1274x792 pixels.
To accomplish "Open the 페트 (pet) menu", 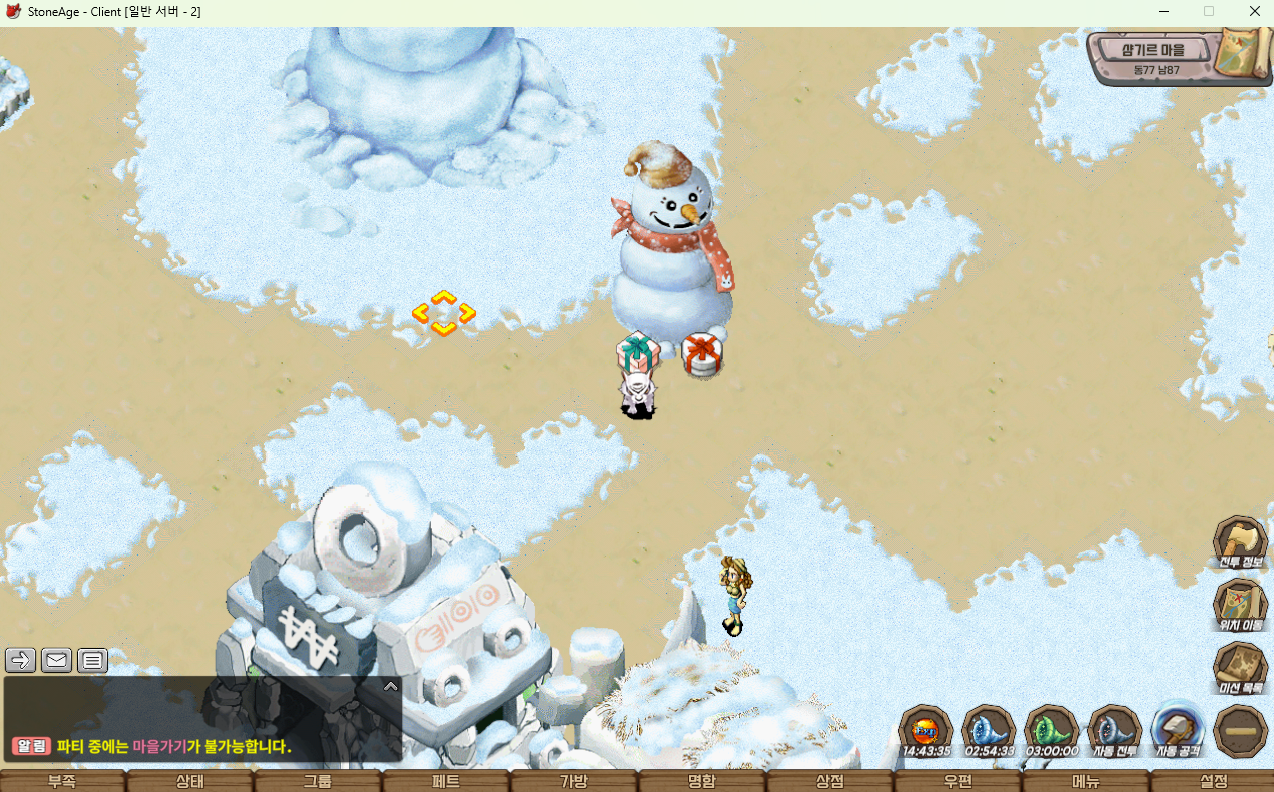I will (446, 781).
